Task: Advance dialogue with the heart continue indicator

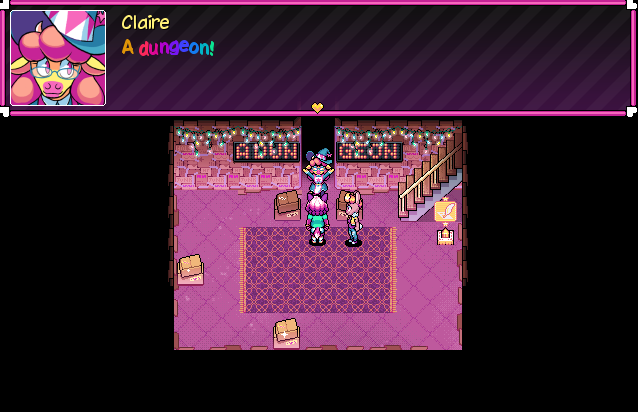Action: click(x=318, y=107)
